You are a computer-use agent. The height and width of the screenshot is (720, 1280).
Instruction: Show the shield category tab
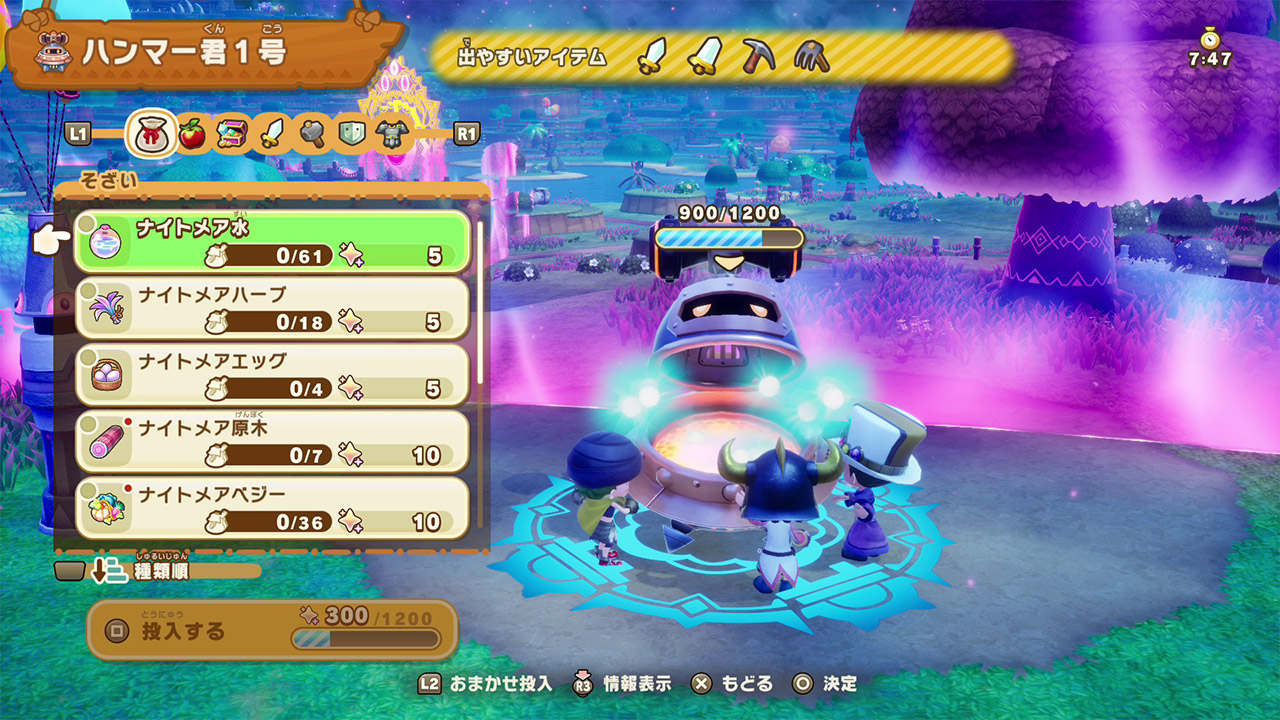click(350, 133)
